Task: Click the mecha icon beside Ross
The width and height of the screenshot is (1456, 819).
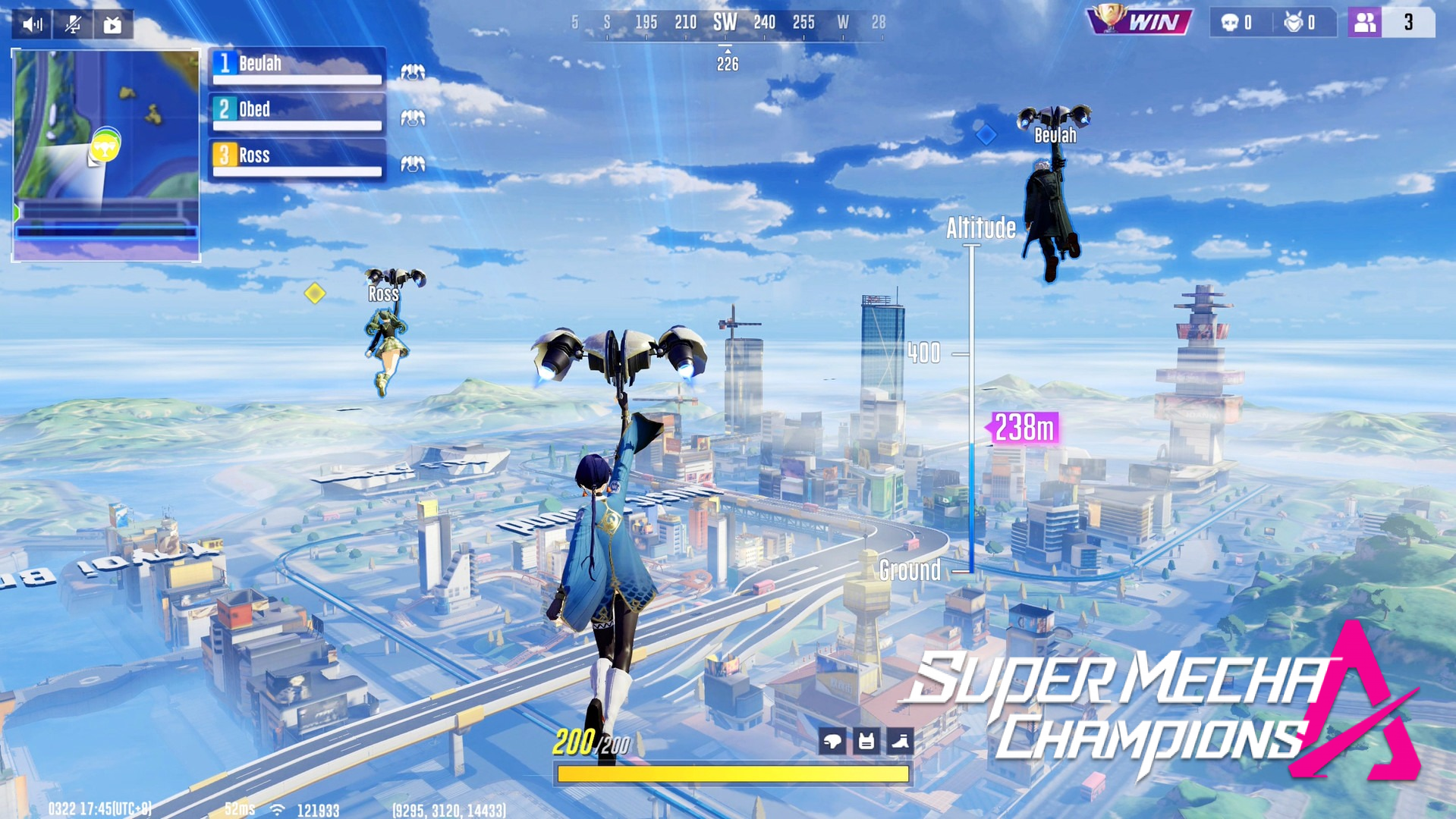Action: (x=413, y=164)
